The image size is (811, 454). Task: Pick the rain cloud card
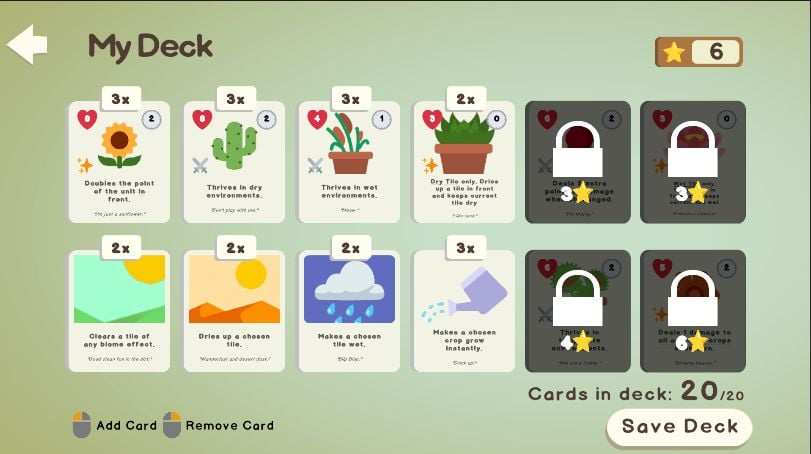click(x=350, y=311)
